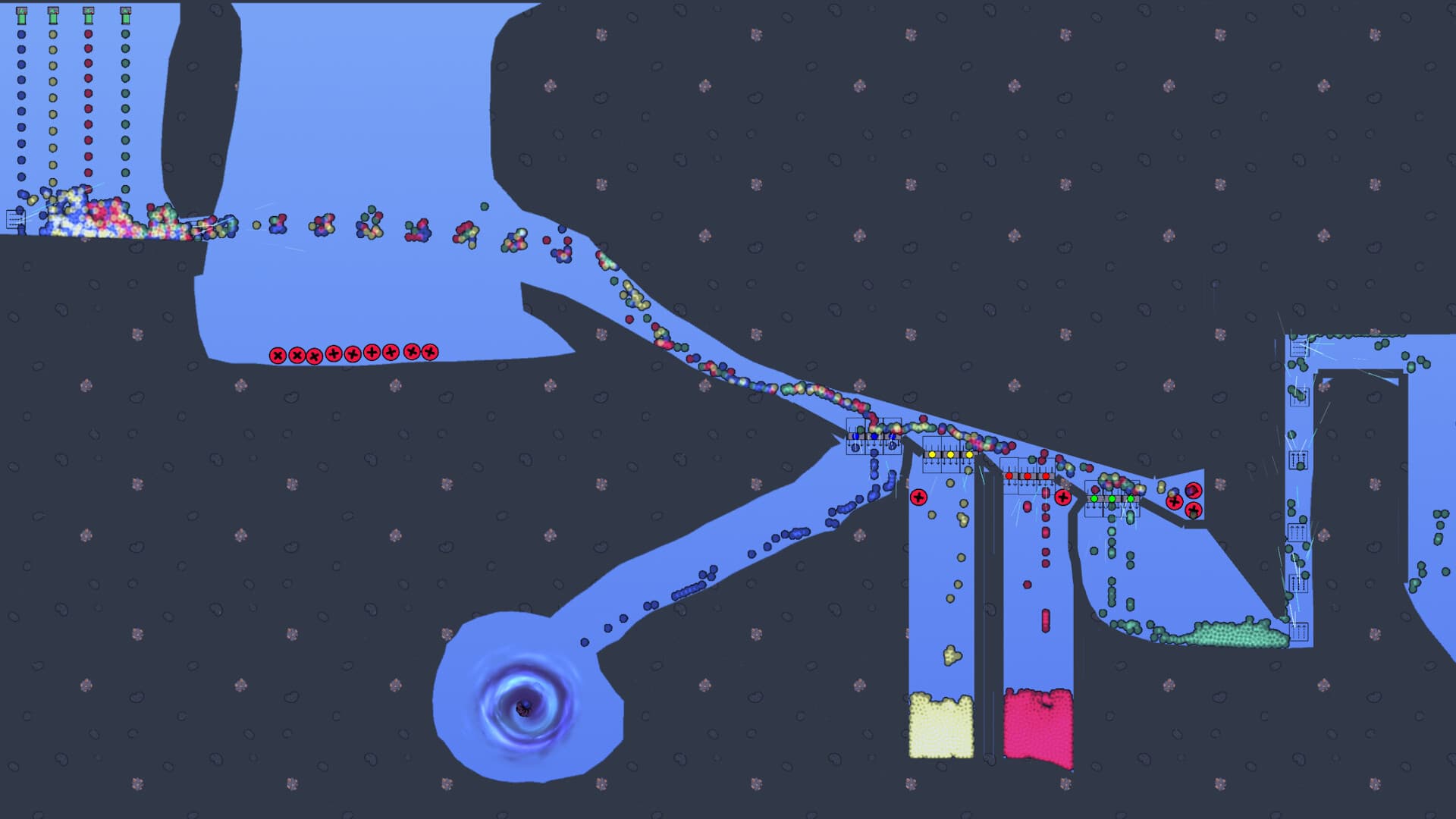The height and width of the screenshot is (819, 1456).
Task: Click the rightmost red screw destroyer in the row
Action: [431, 350]
